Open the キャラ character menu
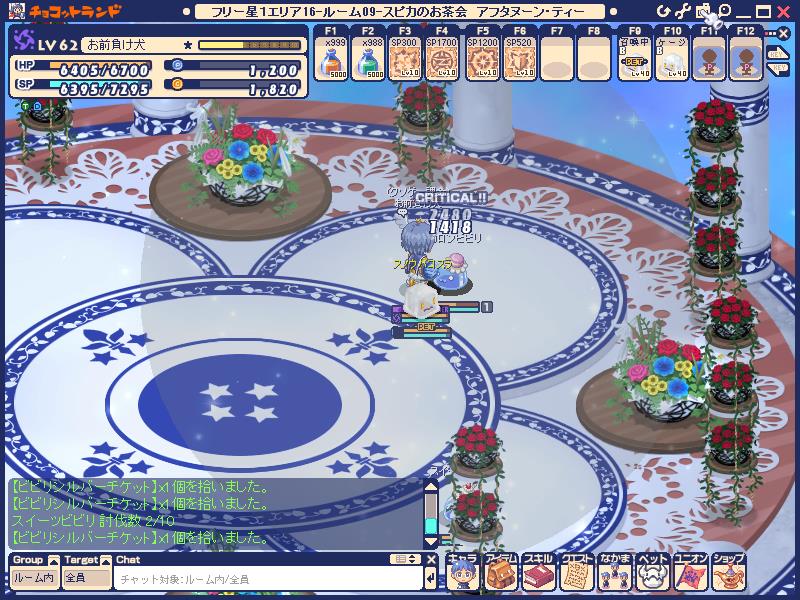Image resolution: width=800 pixels, height=600 pixels. (461, 573)
